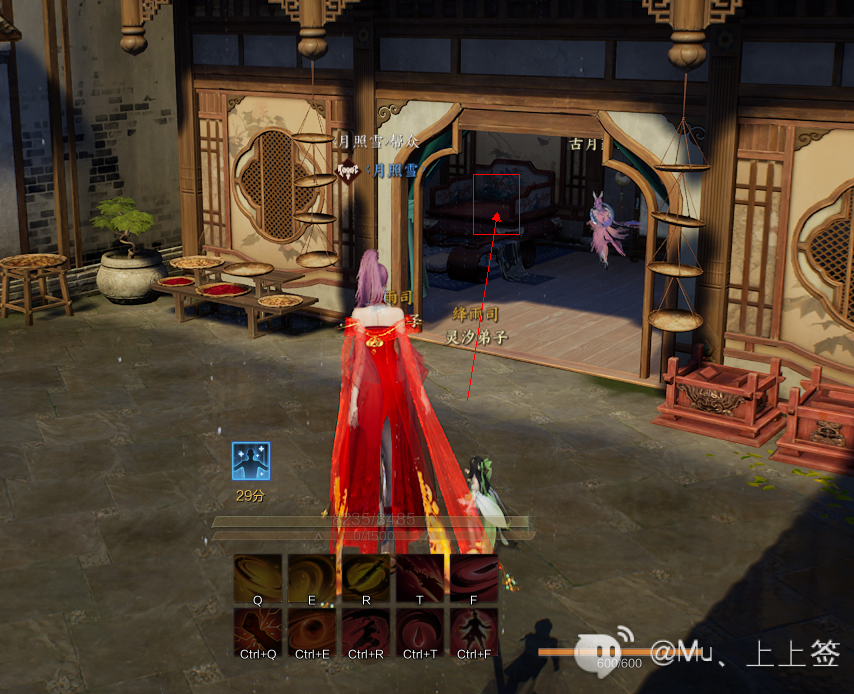The height and width of the screenshot is (694, 854).
Task: Trigger the golden blade-spin skill on R
Action: (366, 579)
